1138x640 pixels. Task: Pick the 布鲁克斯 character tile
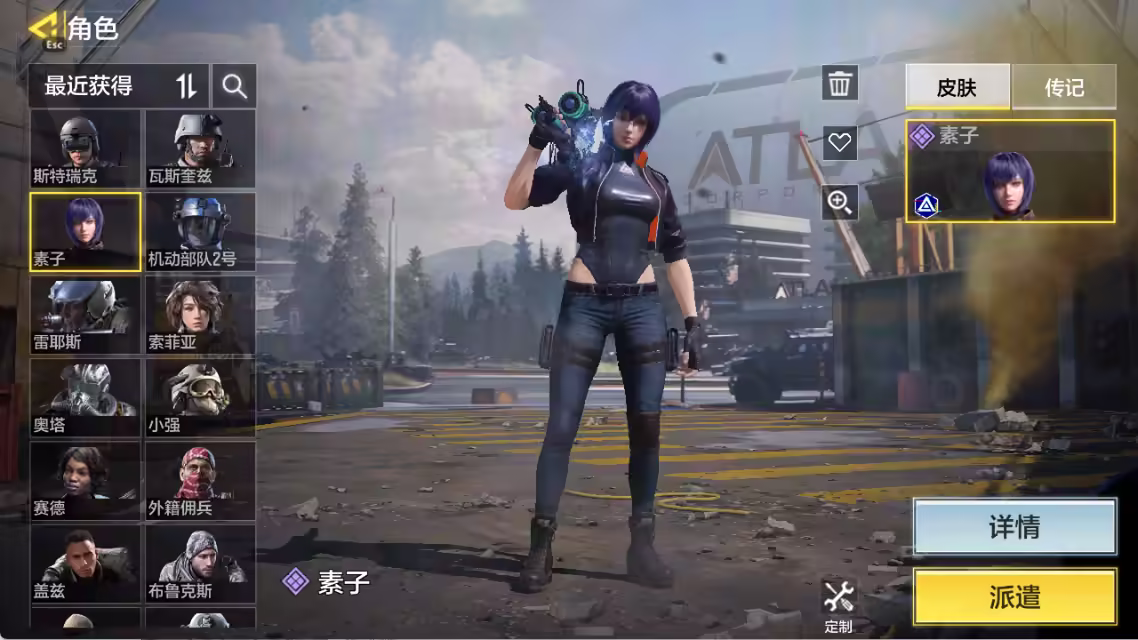pos(200,564)
